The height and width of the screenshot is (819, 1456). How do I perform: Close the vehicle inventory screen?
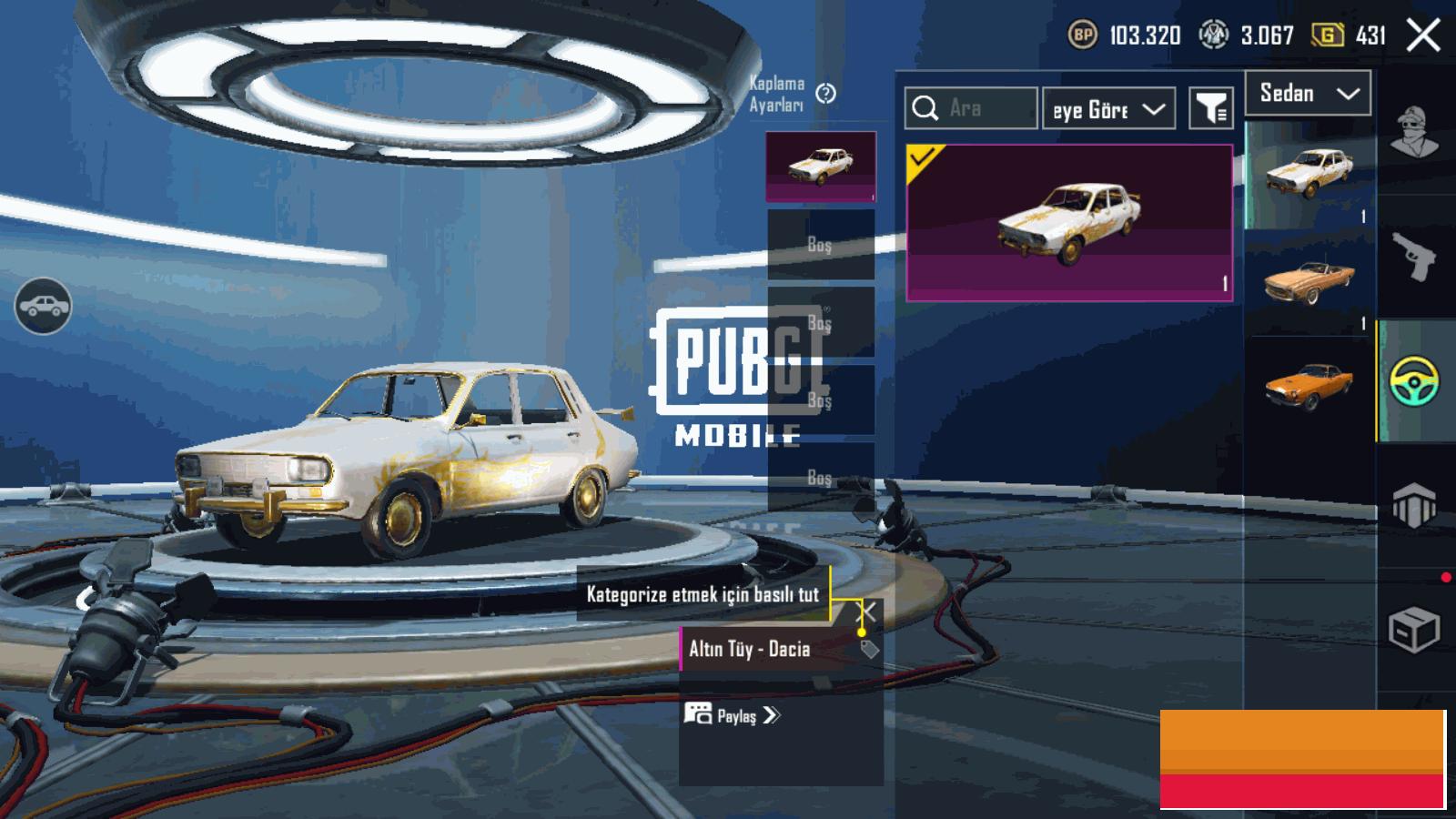point(1423,36)
